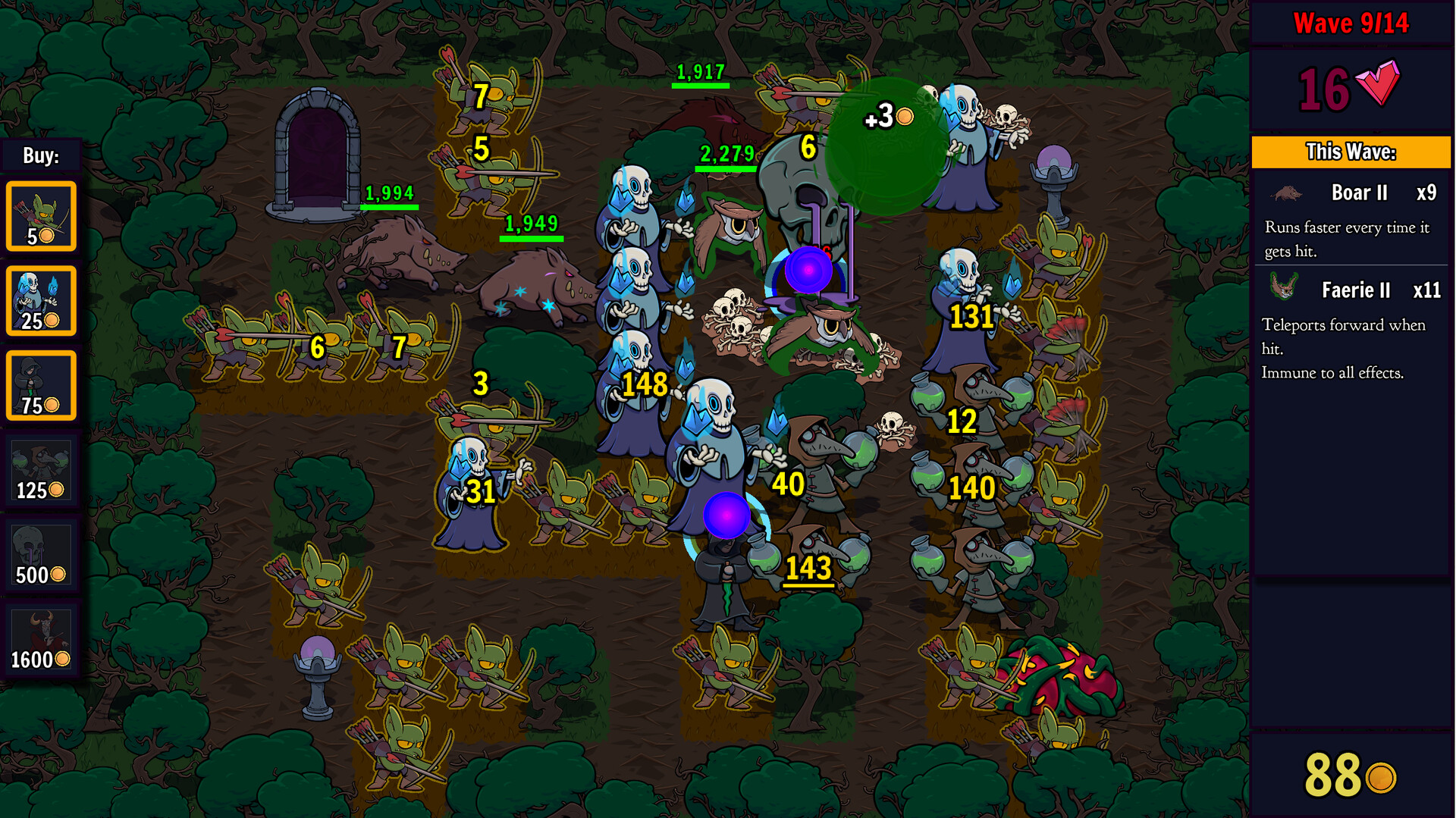Select the giant skull unit costing 500 gold
This screenshot has width=1456, height=818.
[x=42, y=555]
